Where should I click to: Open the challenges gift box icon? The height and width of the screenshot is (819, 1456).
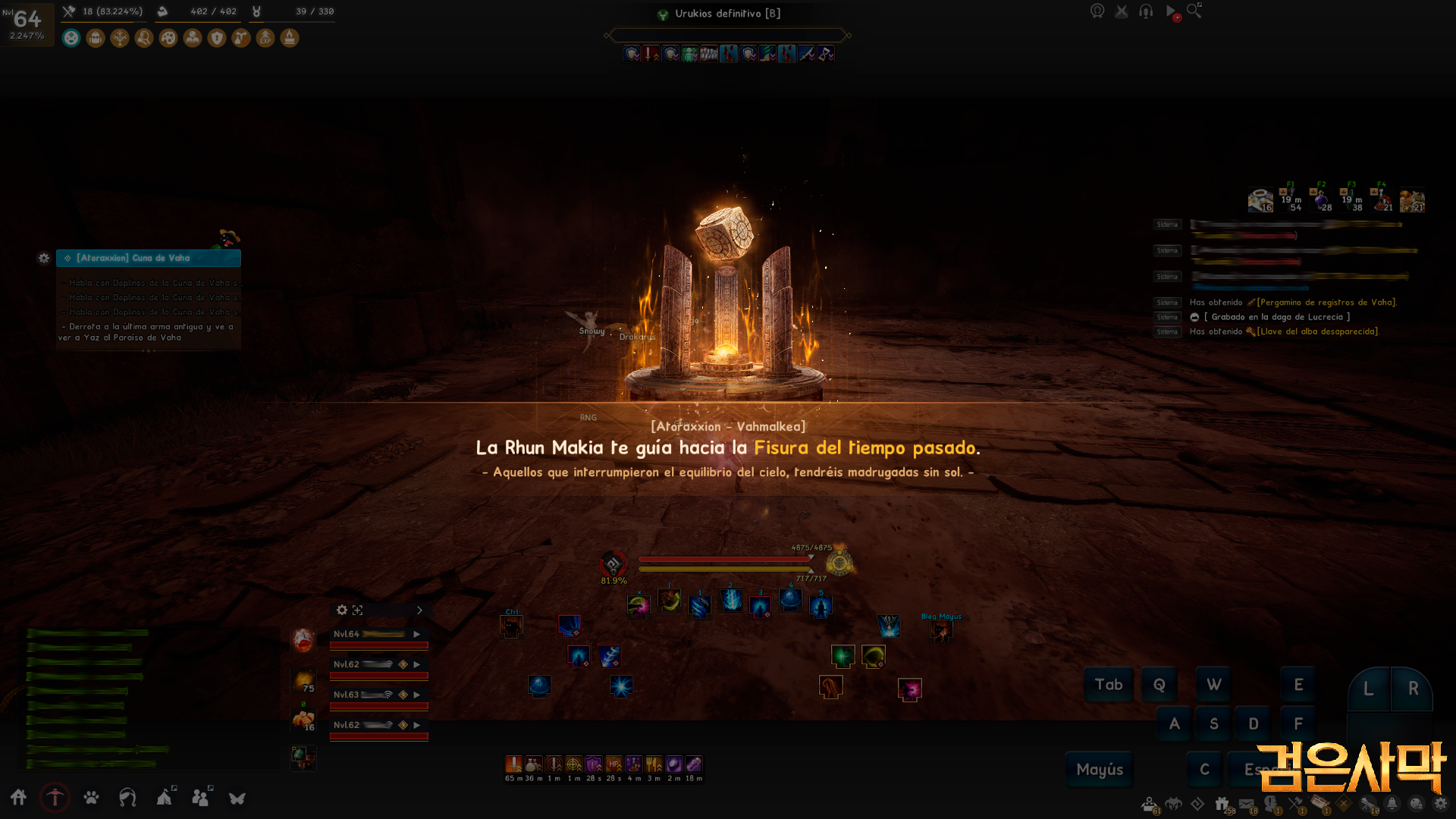1221,802
